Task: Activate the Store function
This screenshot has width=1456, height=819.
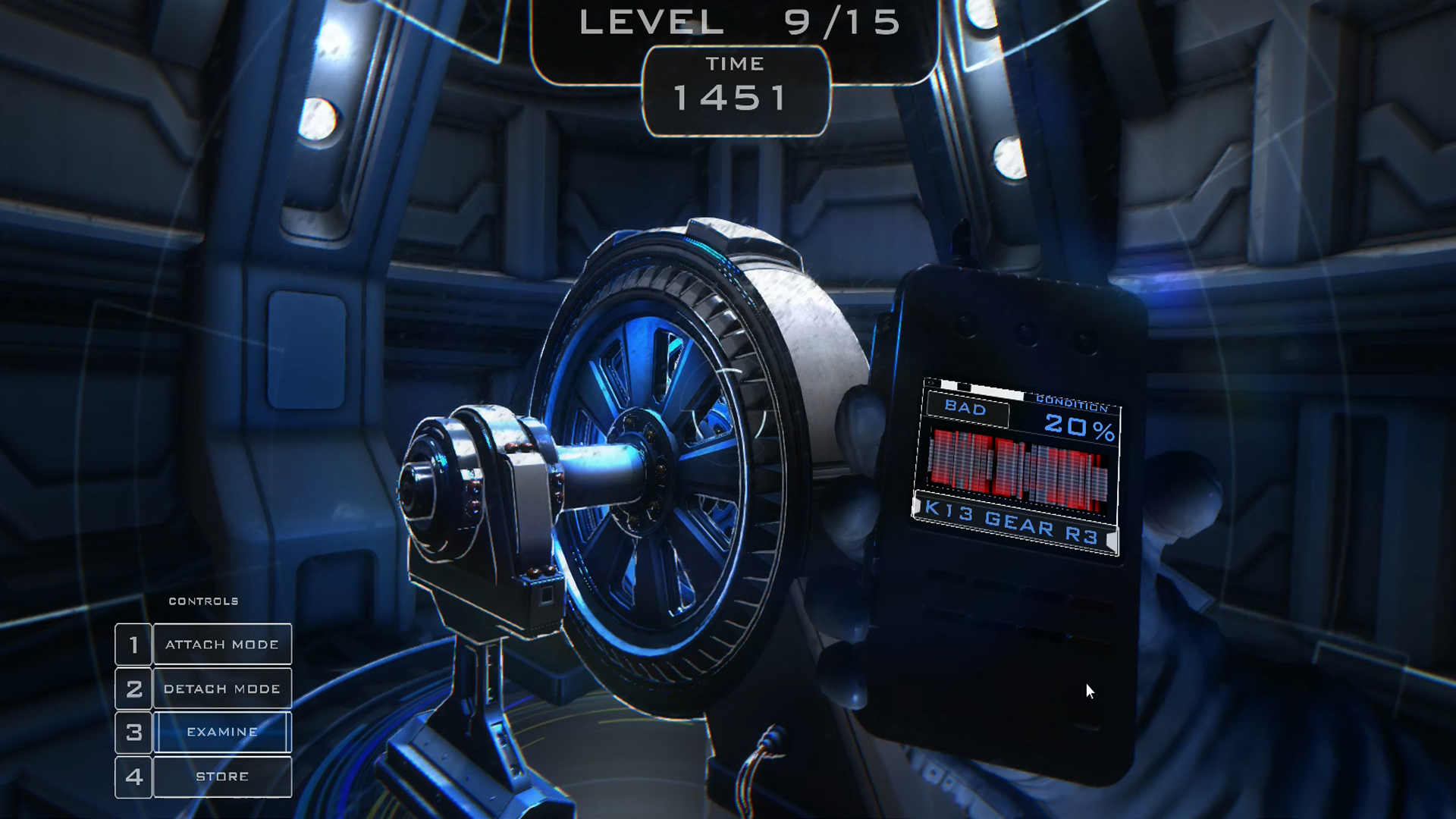Action: point(222,776)
